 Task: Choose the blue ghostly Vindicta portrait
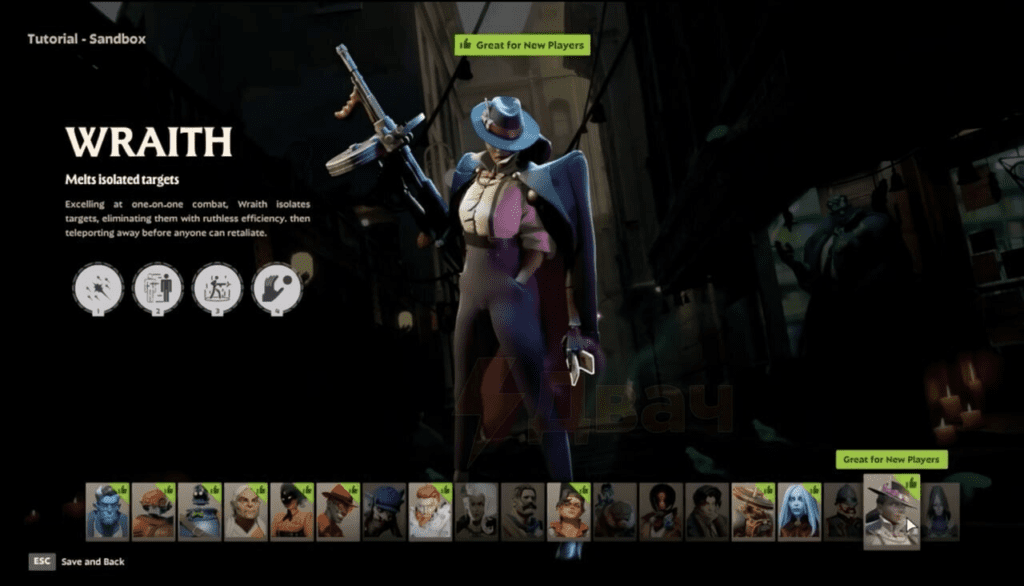click(799, 512)
